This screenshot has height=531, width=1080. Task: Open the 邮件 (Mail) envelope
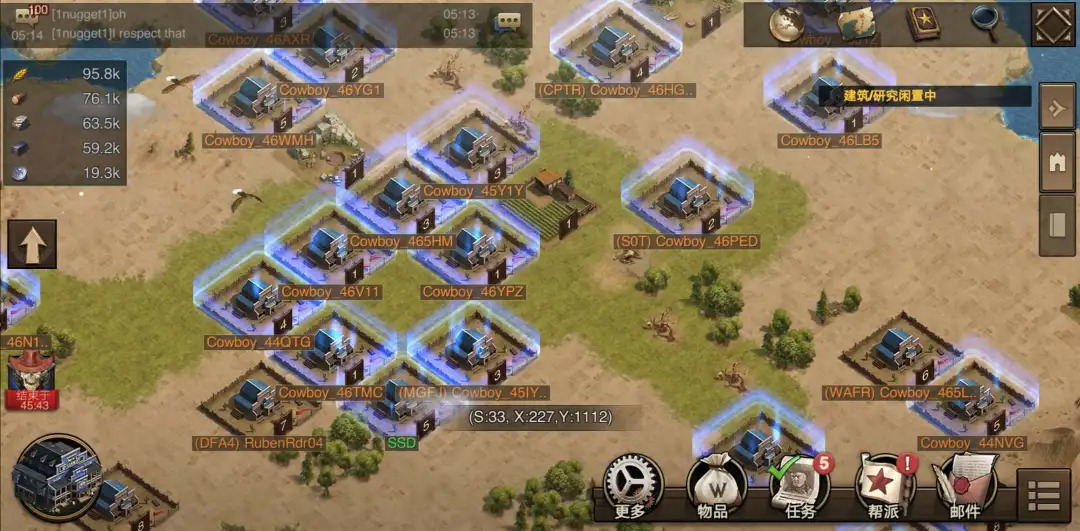pos(965,487)
